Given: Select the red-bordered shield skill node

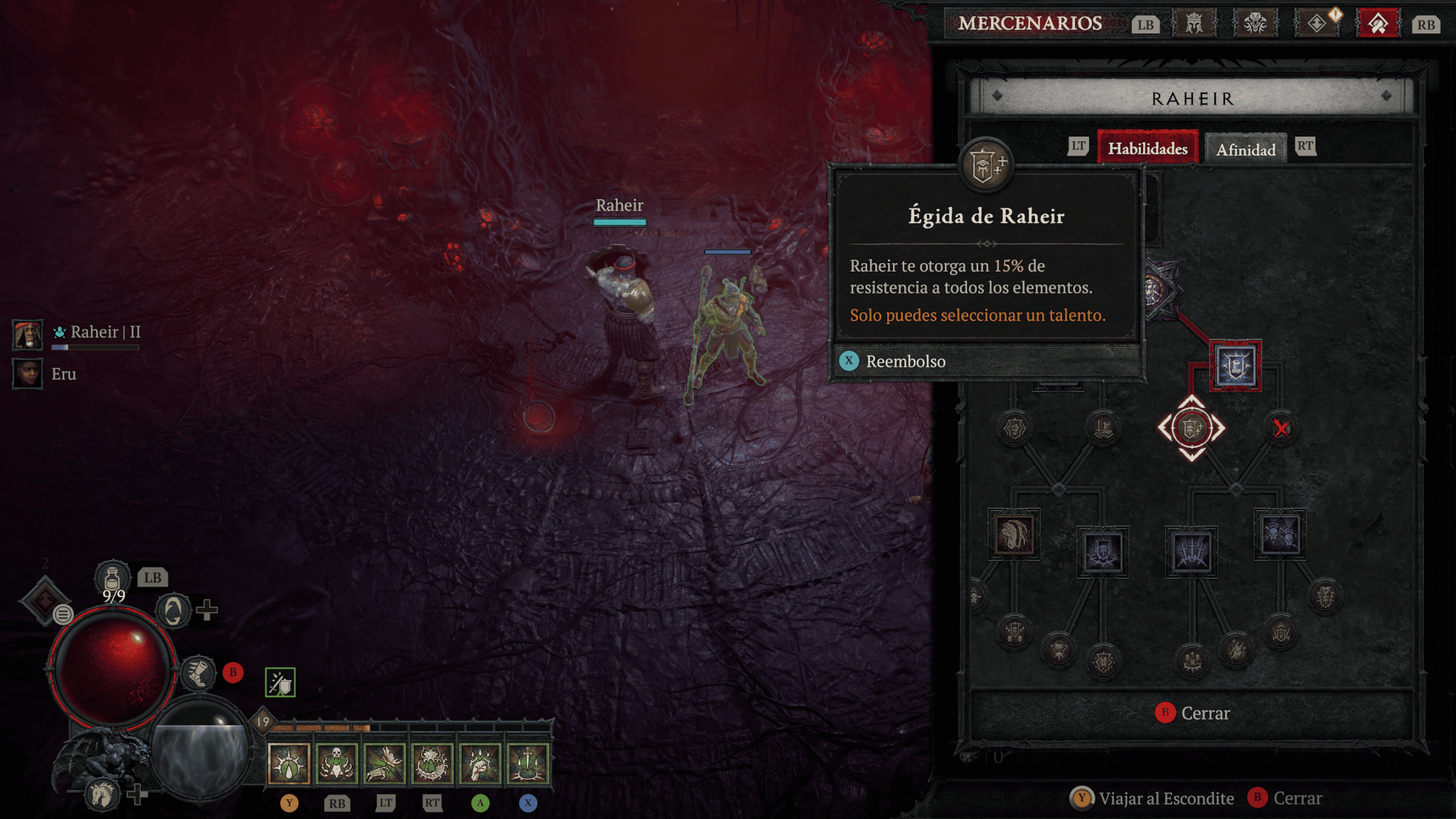Looking at the screenshot, I should [x=1236, y=366].
